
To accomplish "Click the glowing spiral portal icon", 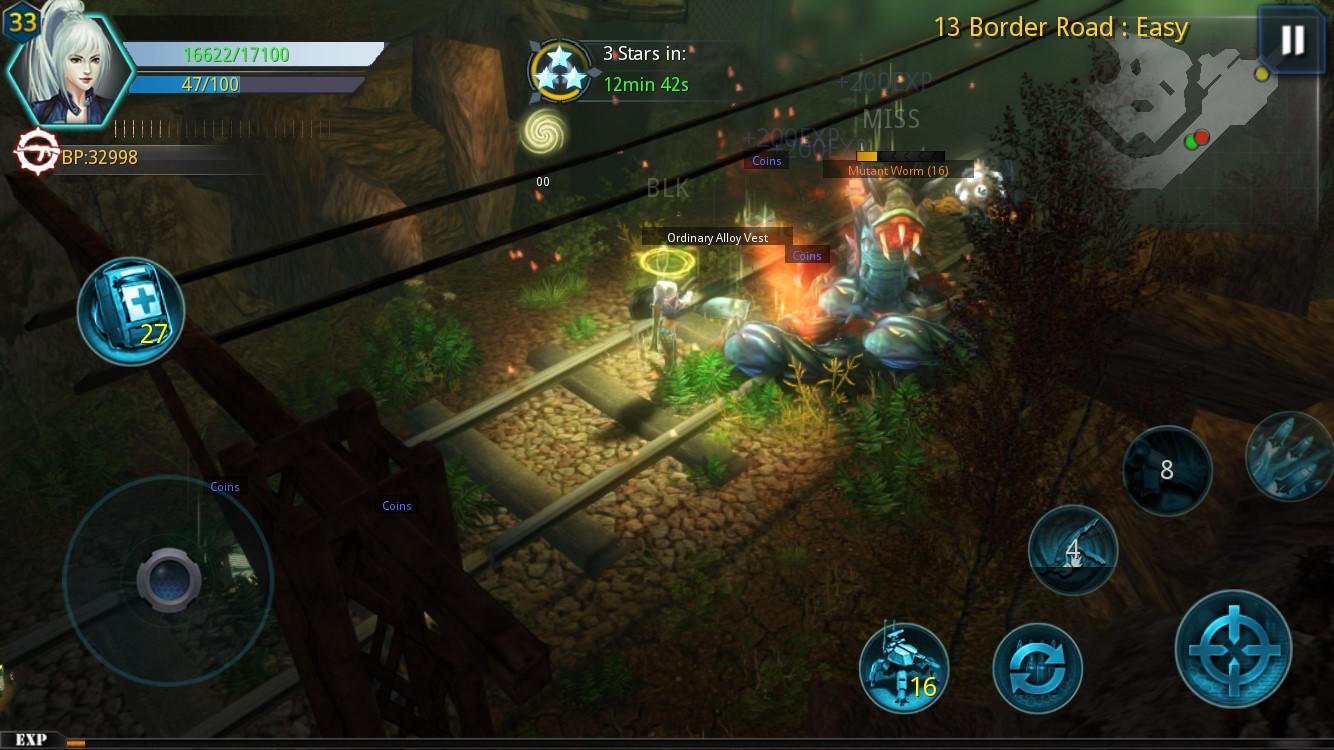I will click(x=543, y=132).
